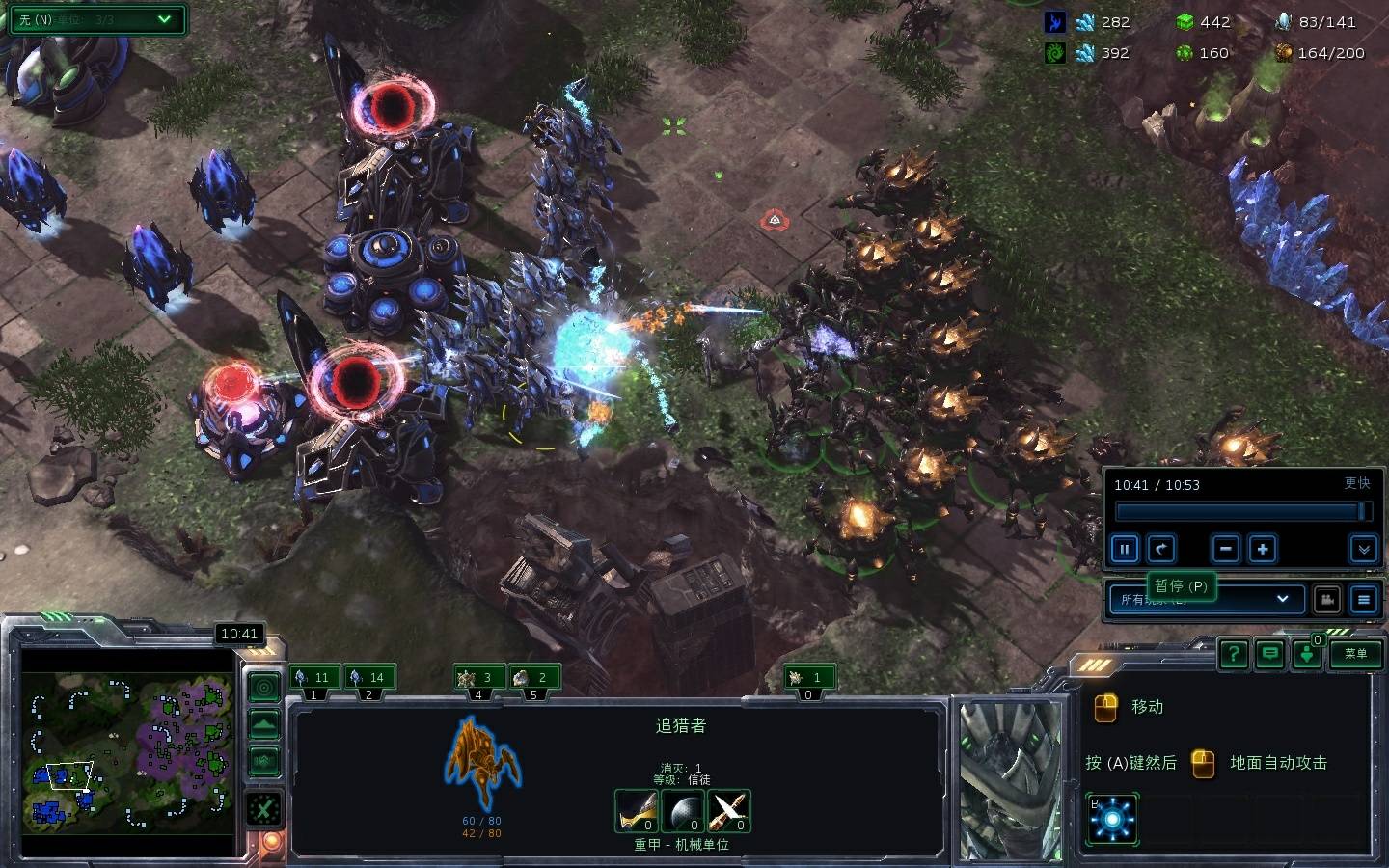The height and width of the screenshot is (868, 1389).
Task: Click the replay timeline progress bar
Action: coord(1239,511)
